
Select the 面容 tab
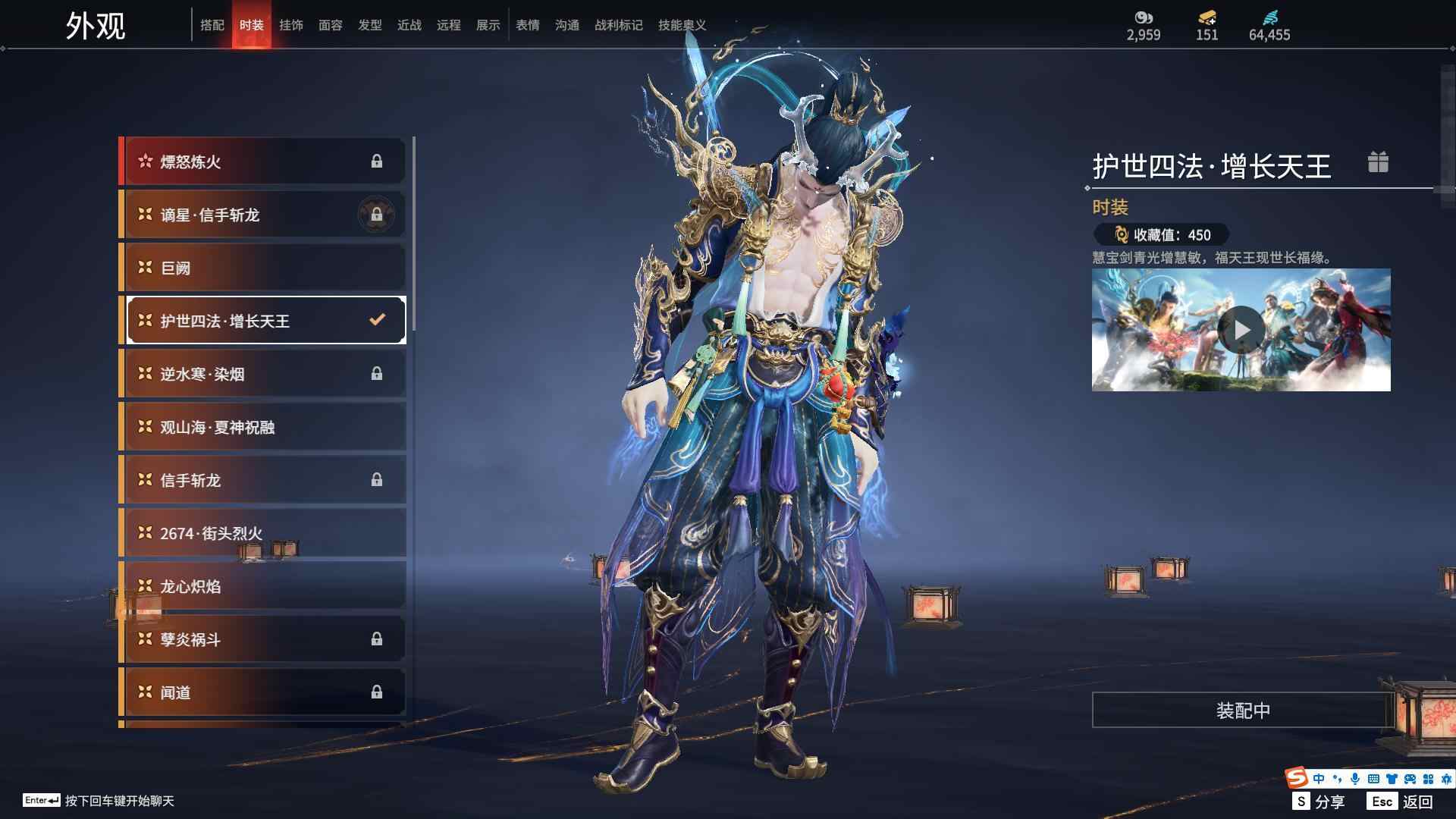[331, 25]
